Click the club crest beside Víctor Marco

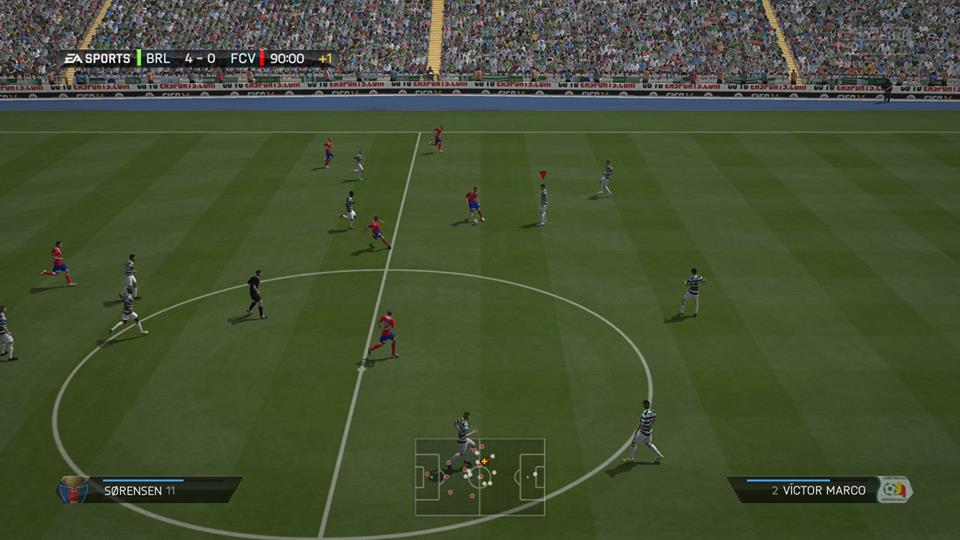coord(893,489)
